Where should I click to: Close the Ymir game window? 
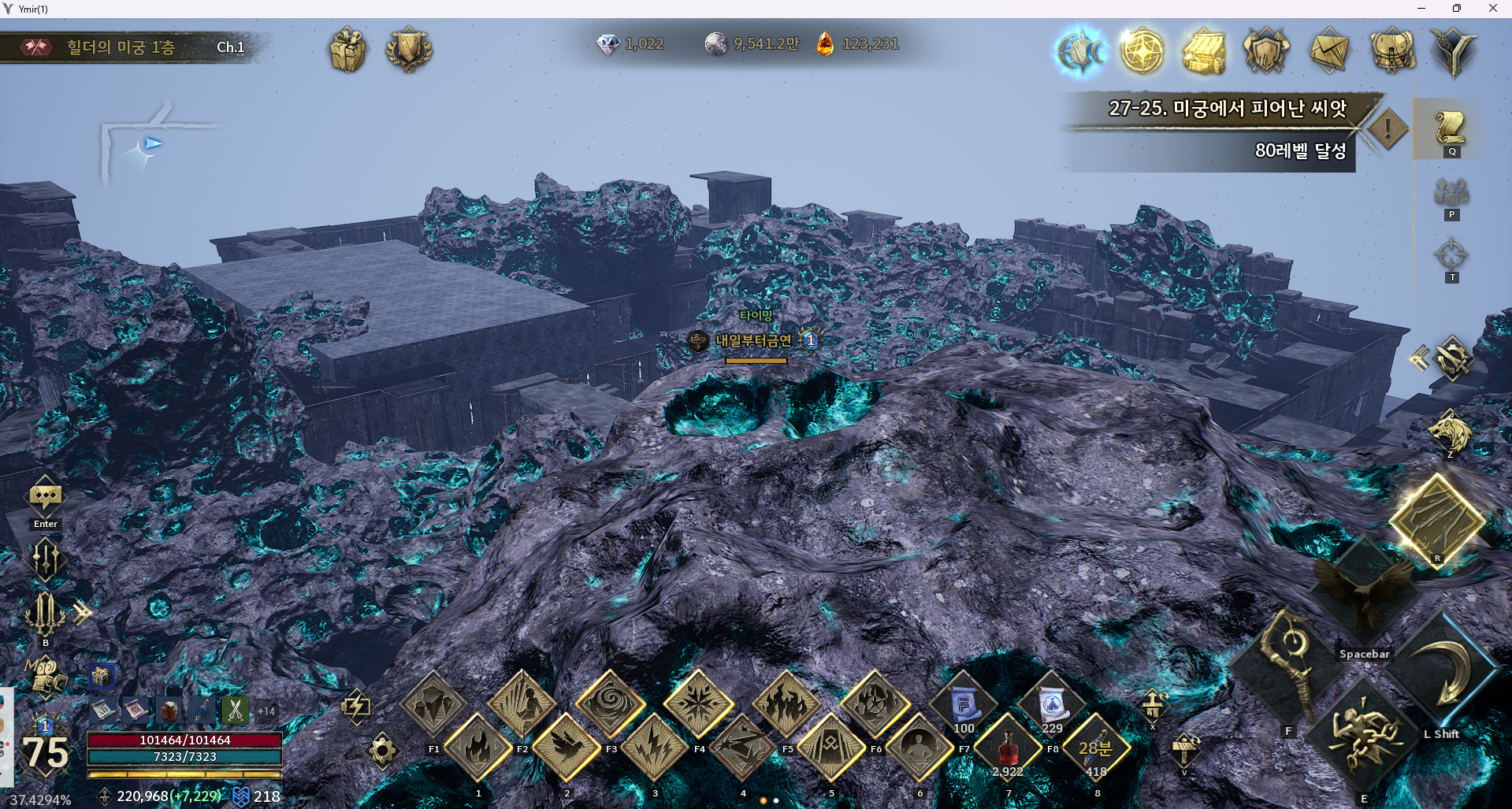(x=1492, y=9)
